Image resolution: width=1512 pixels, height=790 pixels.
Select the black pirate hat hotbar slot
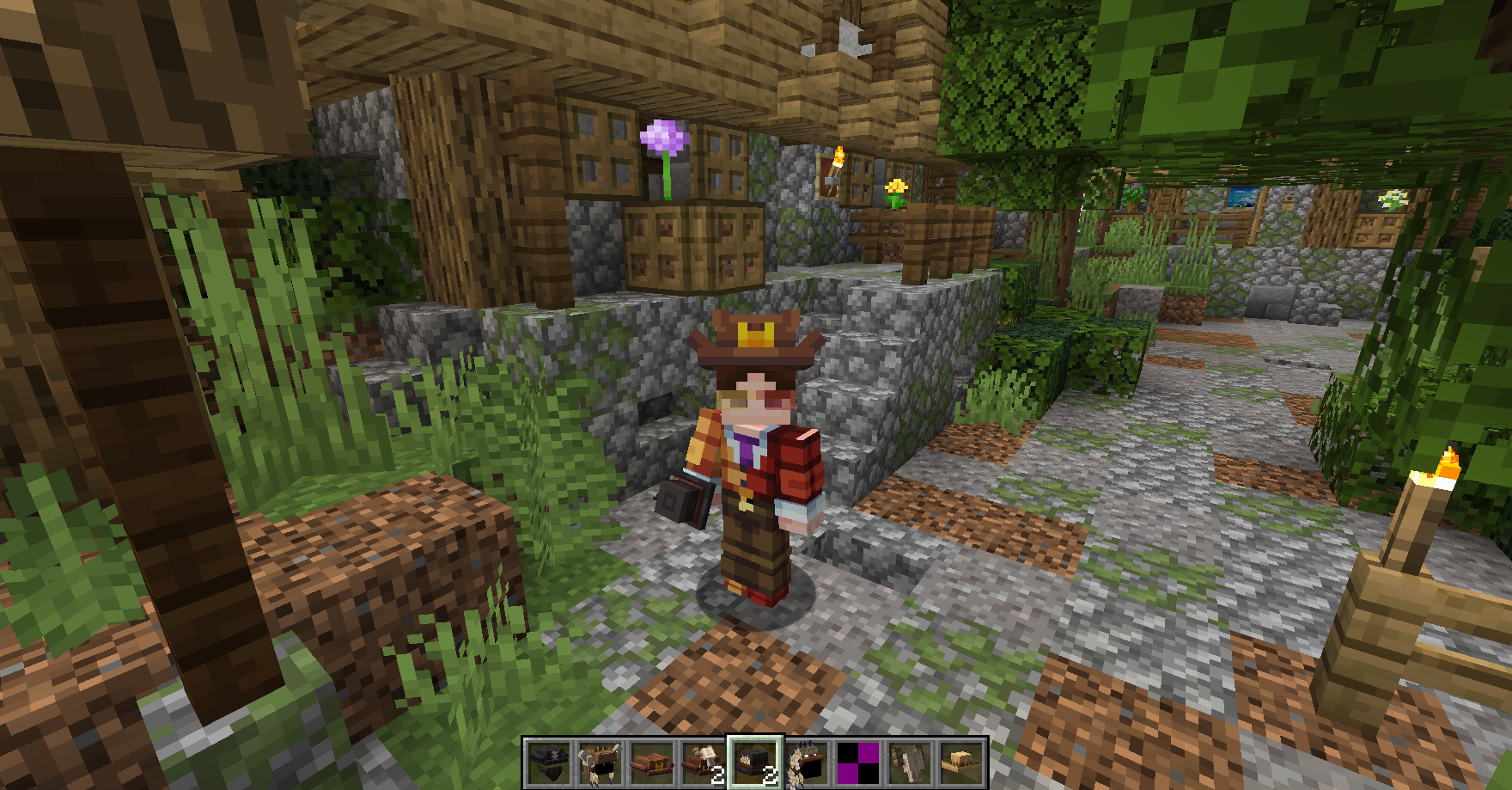[x=549, y=762]
